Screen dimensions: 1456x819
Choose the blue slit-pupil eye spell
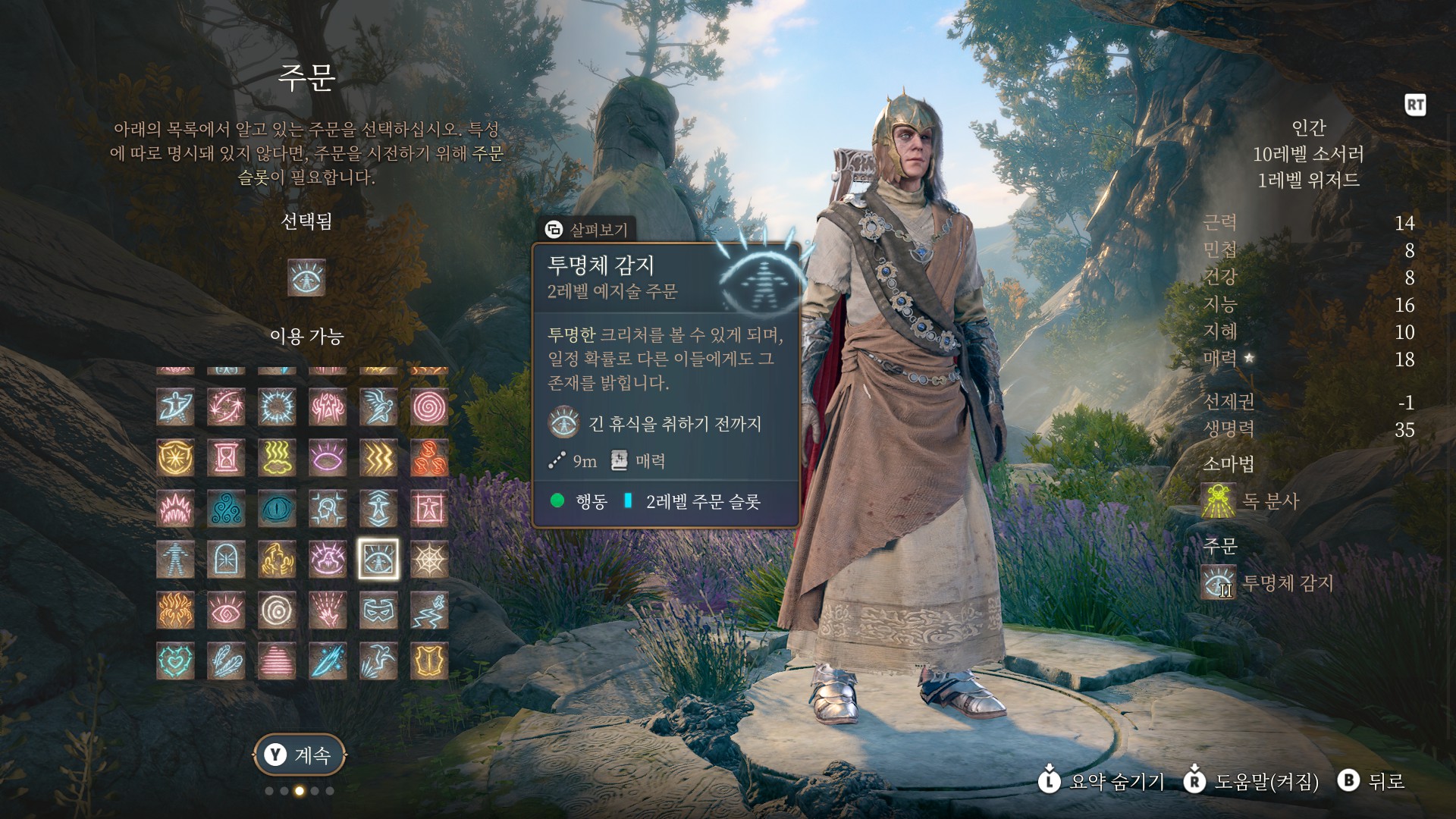click(277, 509)
